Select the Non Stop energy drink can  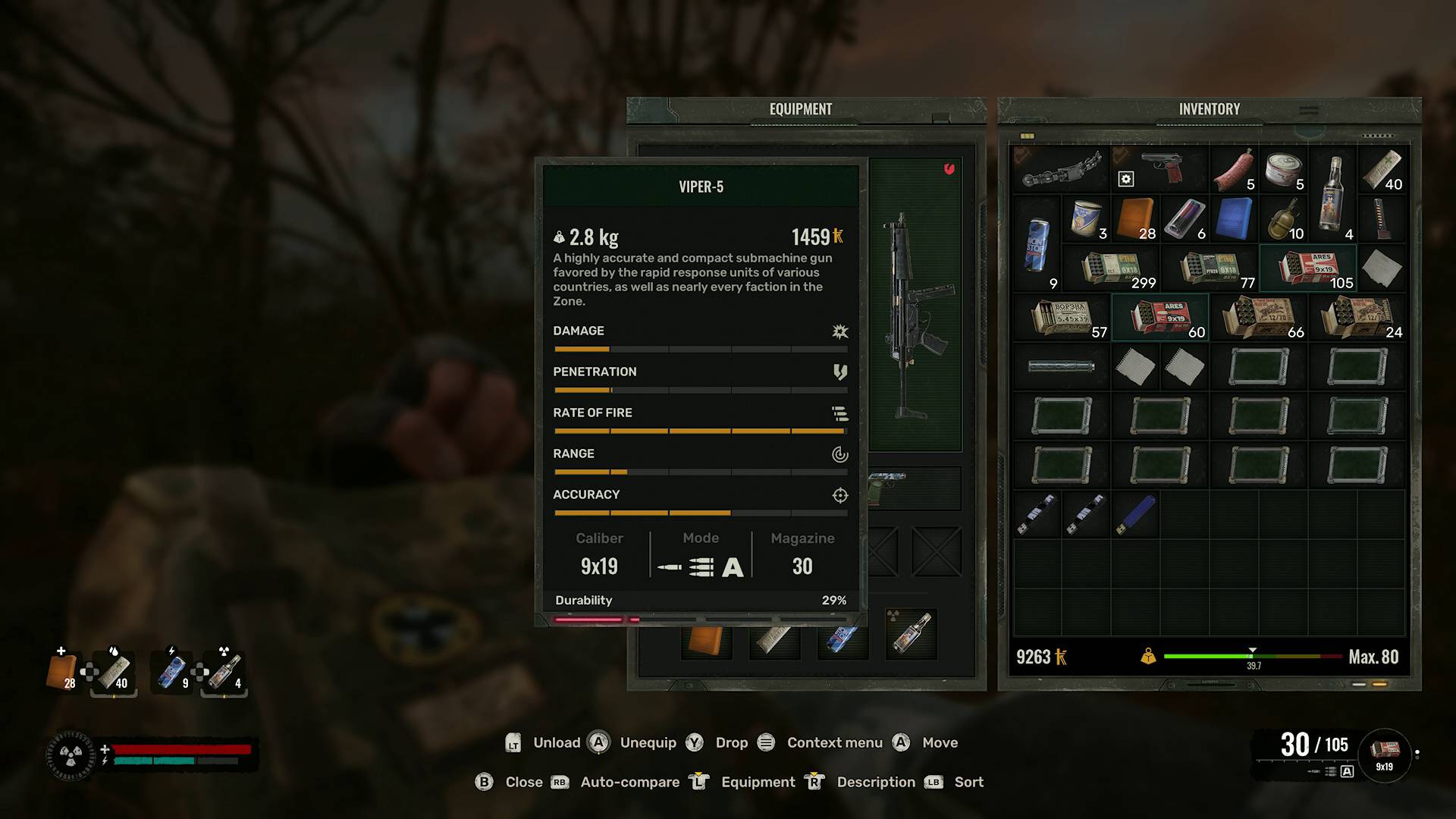pyautogui.click(x=1036, y=244)
